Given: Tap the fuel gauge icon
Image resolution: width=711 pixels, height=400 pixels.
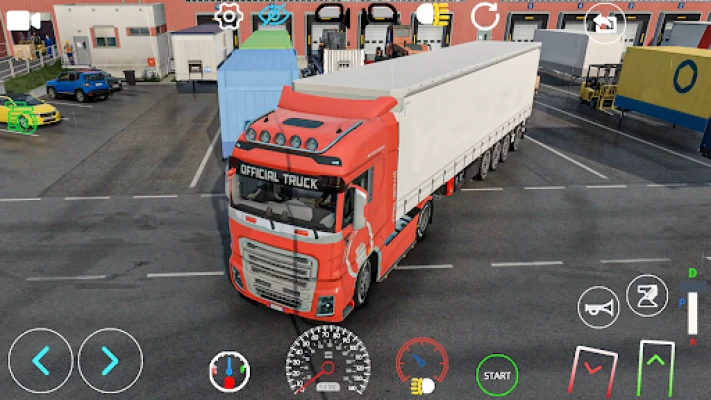Looking at the screenshot, I should point(230,371).
